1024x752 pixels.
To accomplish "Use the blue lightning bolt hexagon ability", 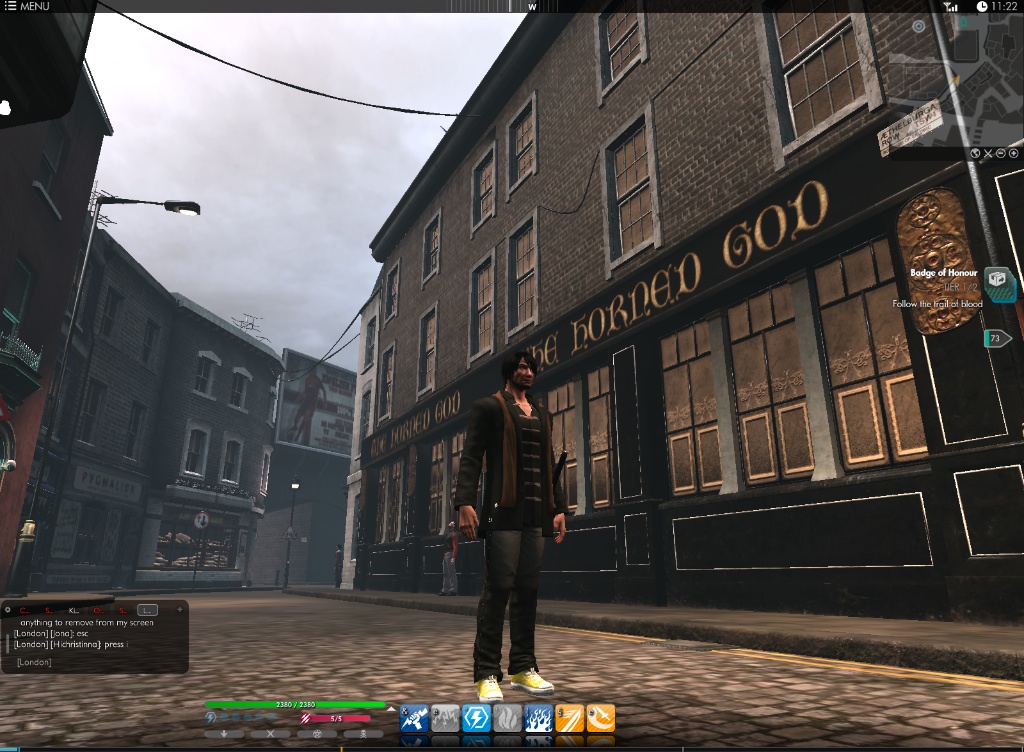I will (x=476, y=718).
